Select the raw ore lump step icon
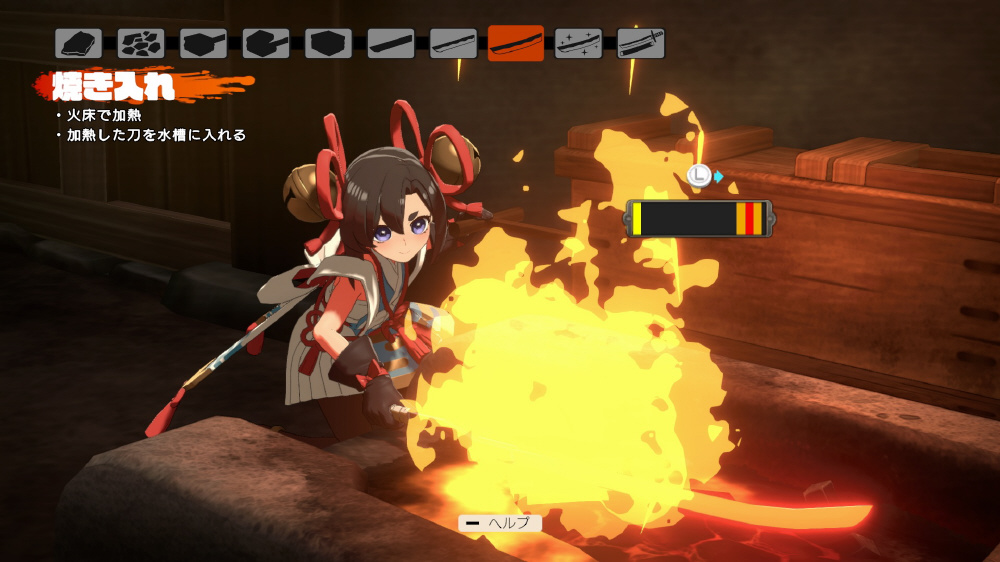The image size is (1000, 562). [x=79, y=43]
